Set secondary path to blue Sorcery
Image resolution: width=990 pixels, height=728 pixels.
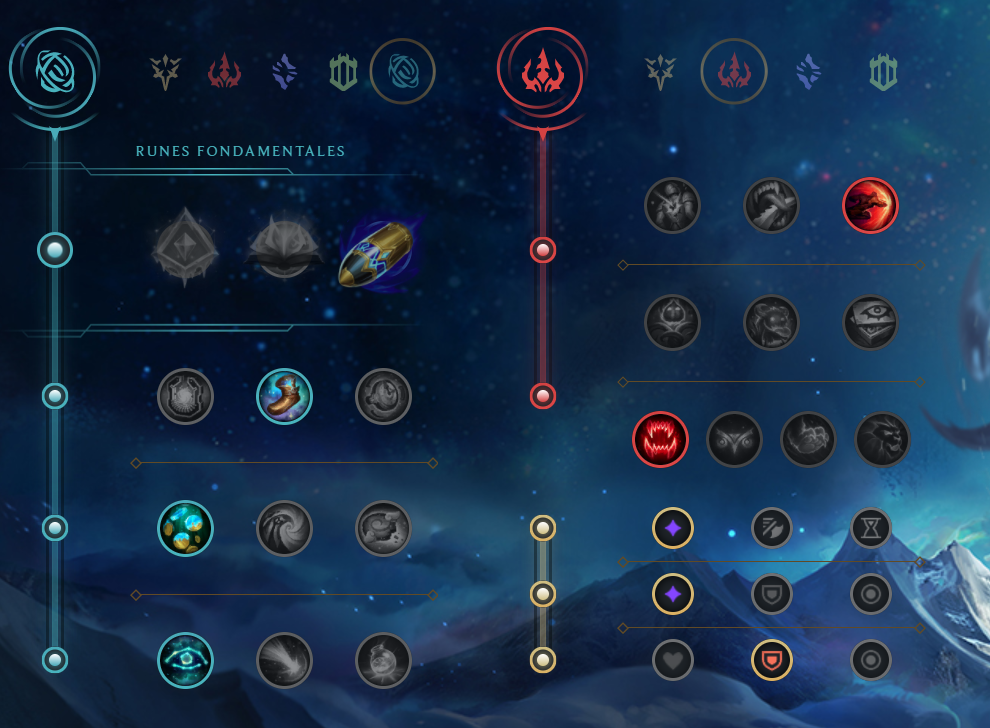(810, 71)
